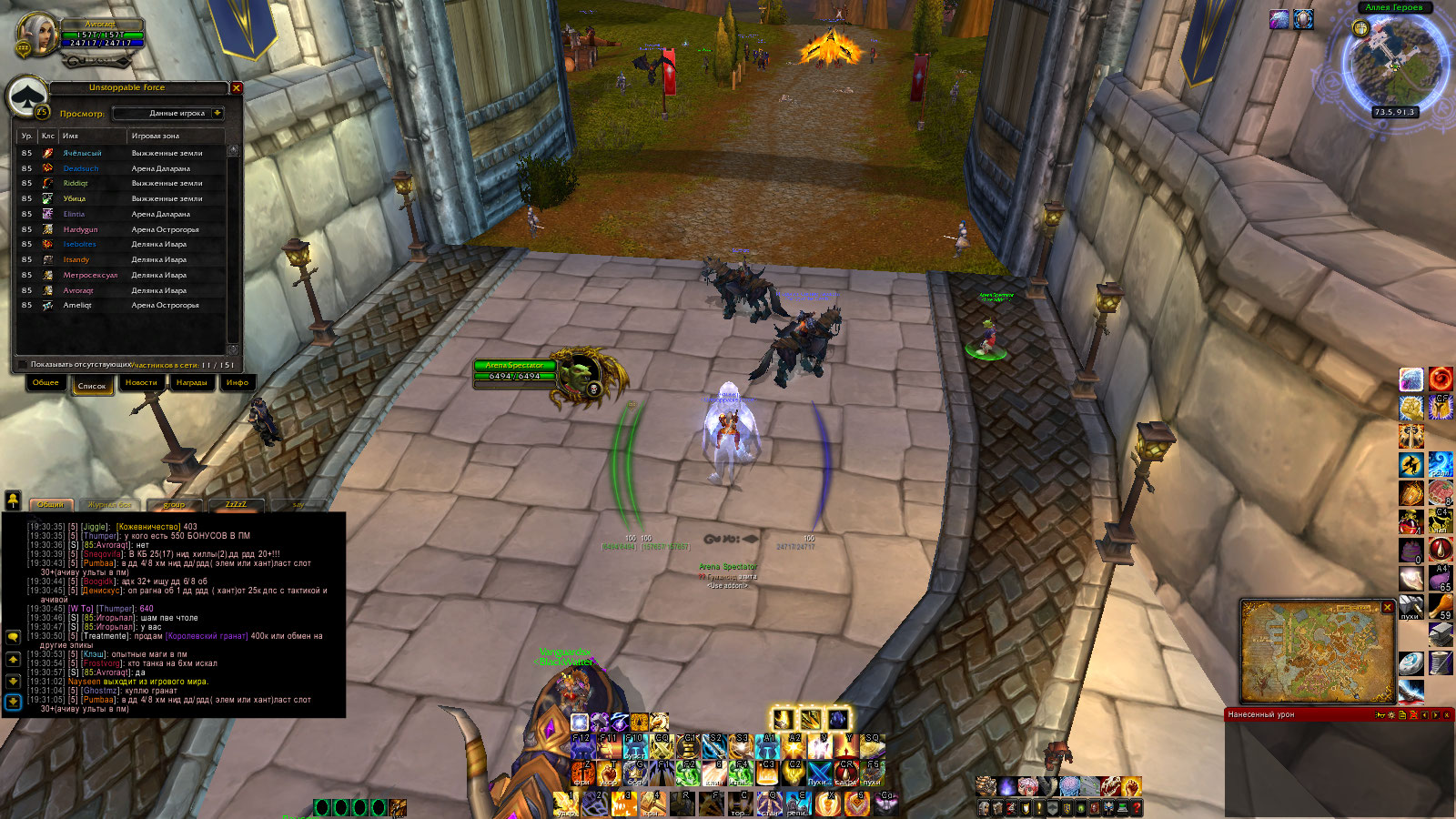Switch to the Общее guild tab
1456x819 pixels.
coord(45,383)
